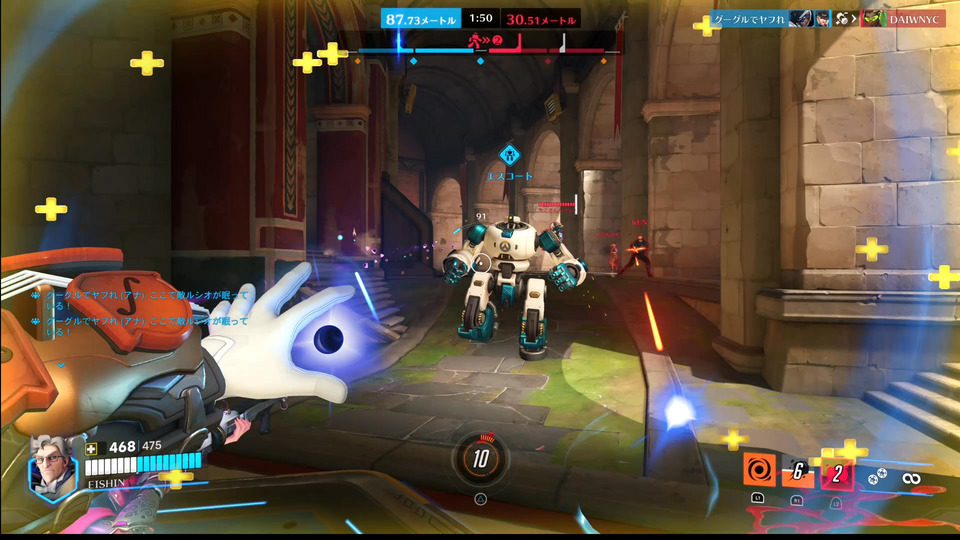
Task: Click the エスコート escort objective marker
Action: pos(510,156)
